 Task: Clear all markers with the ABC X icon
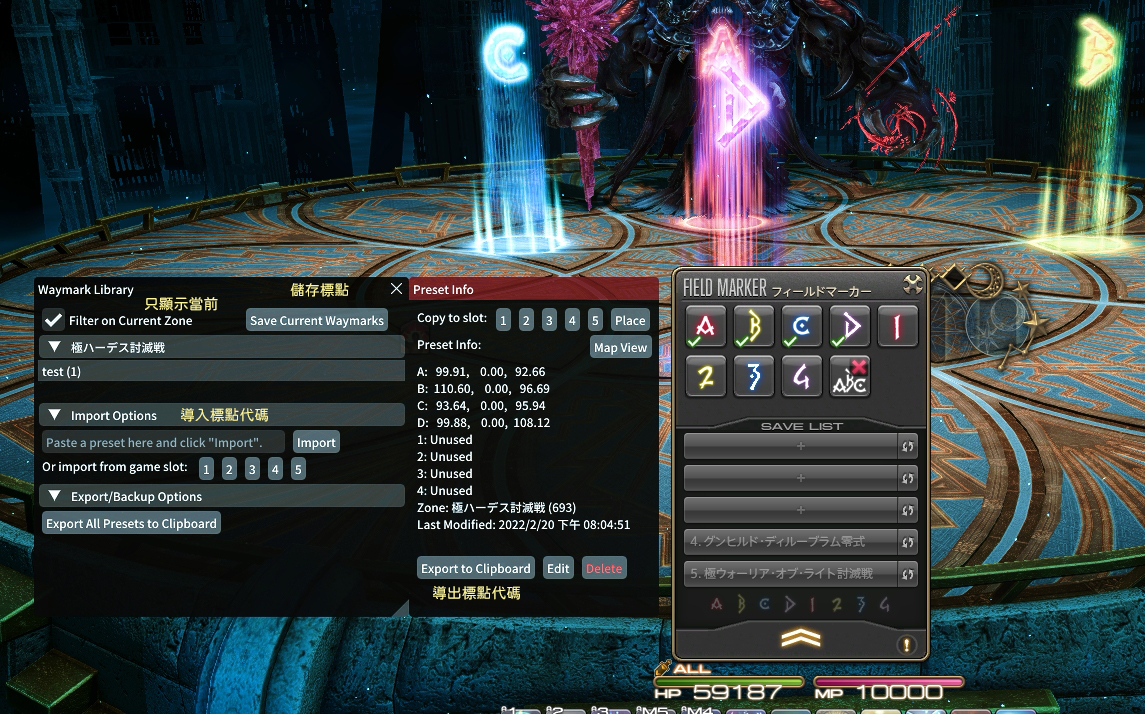coord(850,376)
